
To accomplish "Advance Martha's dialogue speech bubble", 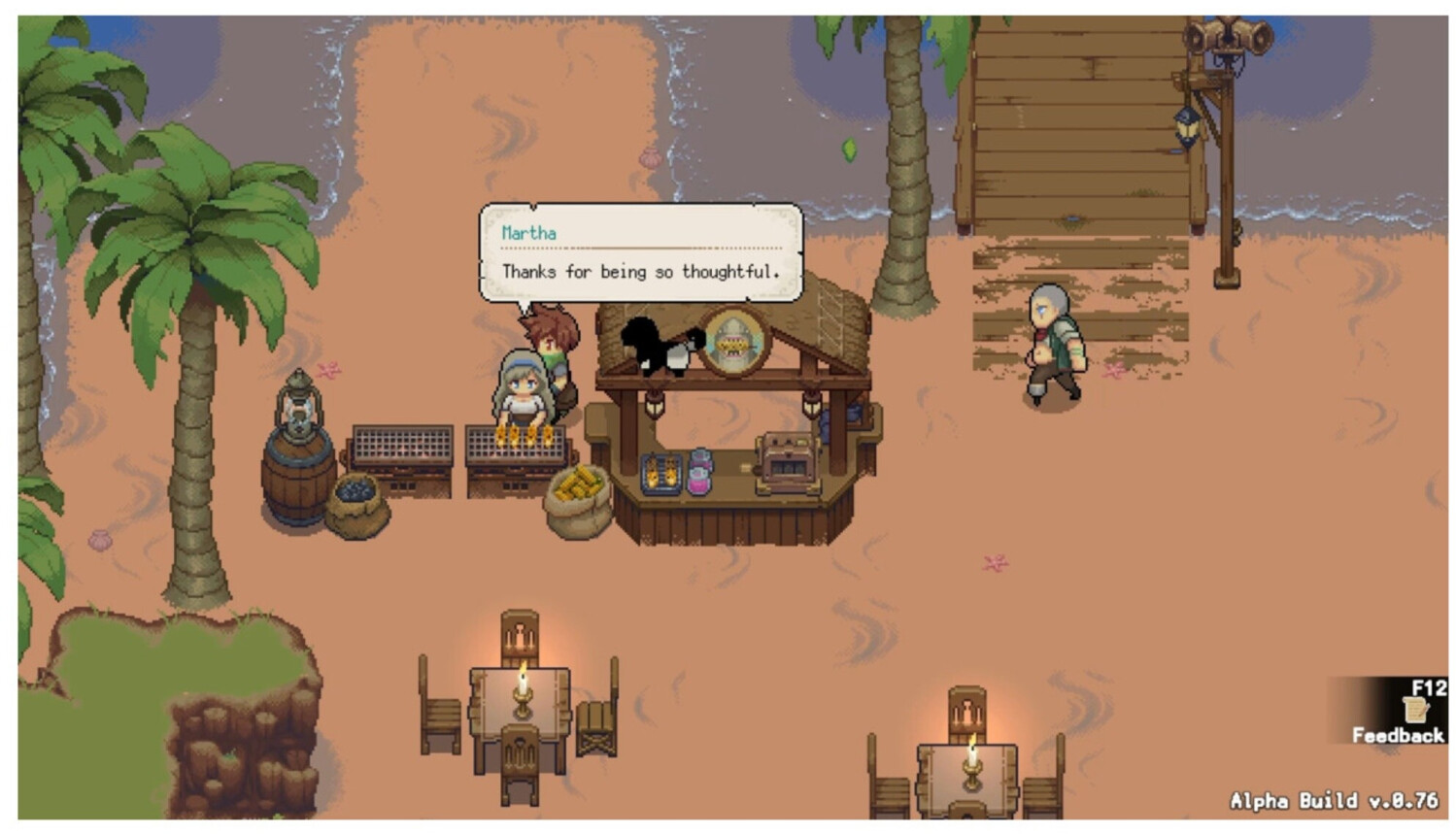I will (x=640, y=253).
